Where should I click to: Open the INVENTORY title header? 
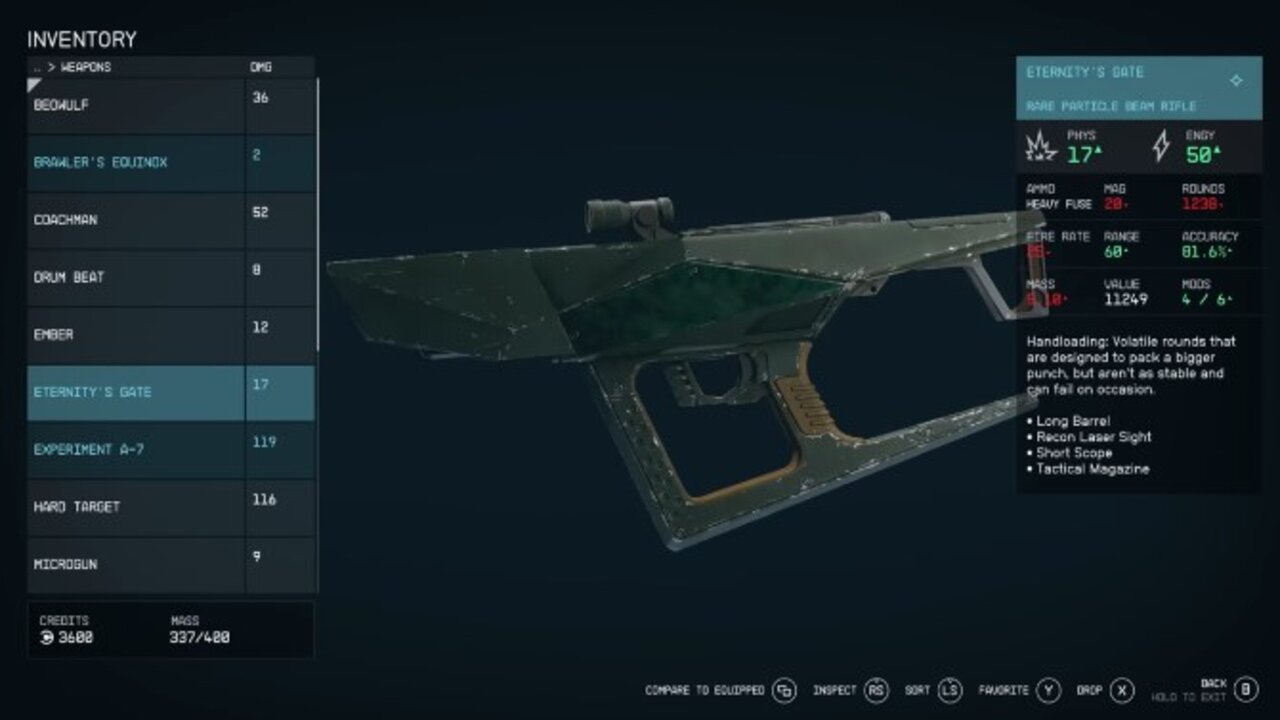80,39
